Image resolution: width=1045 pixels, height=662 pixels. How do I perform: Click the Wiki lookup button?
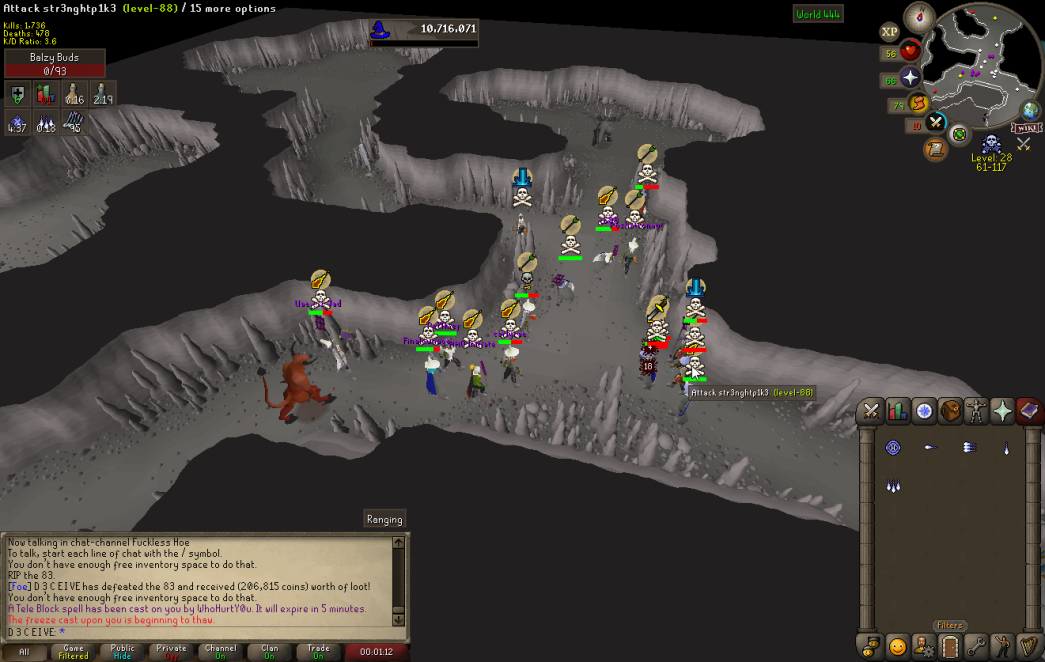1026,128
